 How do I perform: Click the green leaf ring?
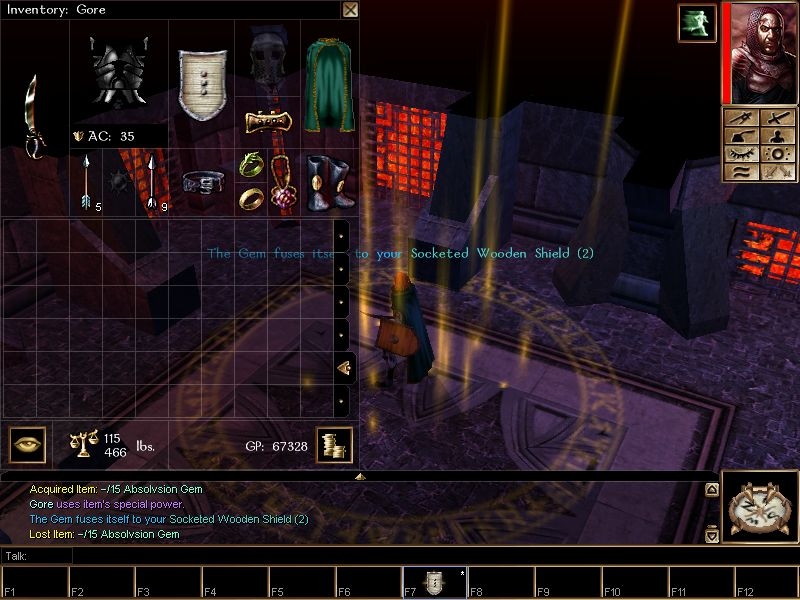pyautogui.click(x=250, y=163)
